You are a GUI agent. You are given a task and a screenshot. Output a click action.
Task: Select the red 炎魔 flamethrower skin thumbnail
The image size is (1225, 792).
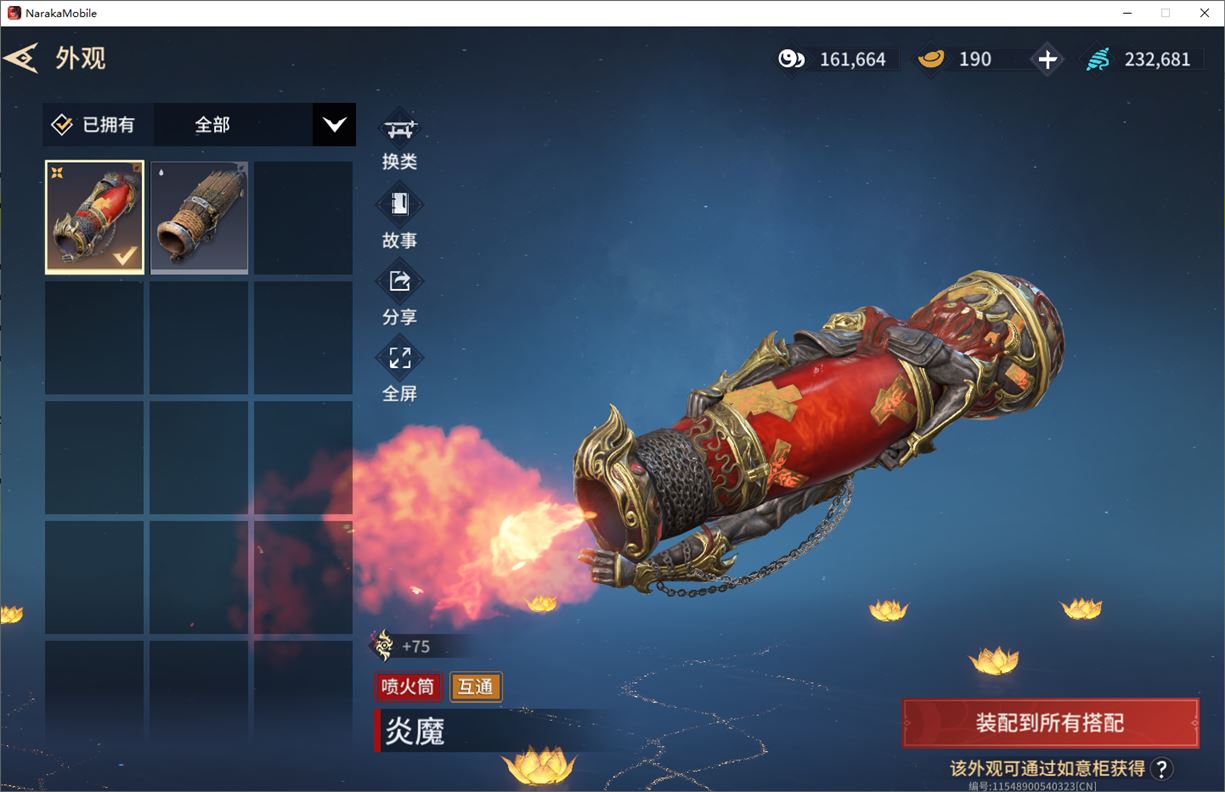pyautogui.click(x=95, y=217)
